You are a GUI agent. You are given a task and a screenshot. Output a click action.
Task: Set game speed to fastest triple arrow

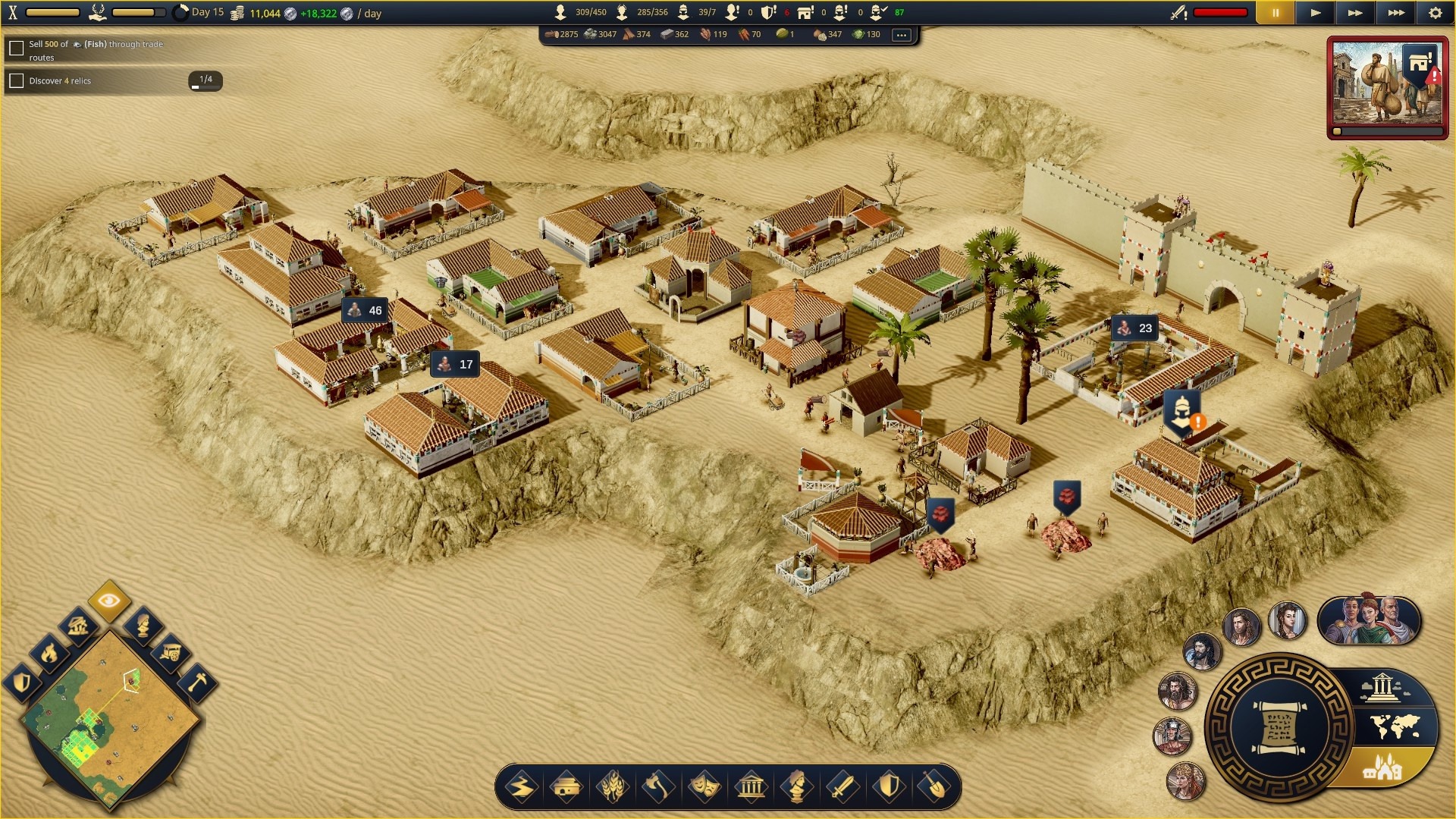[1395, 13]
